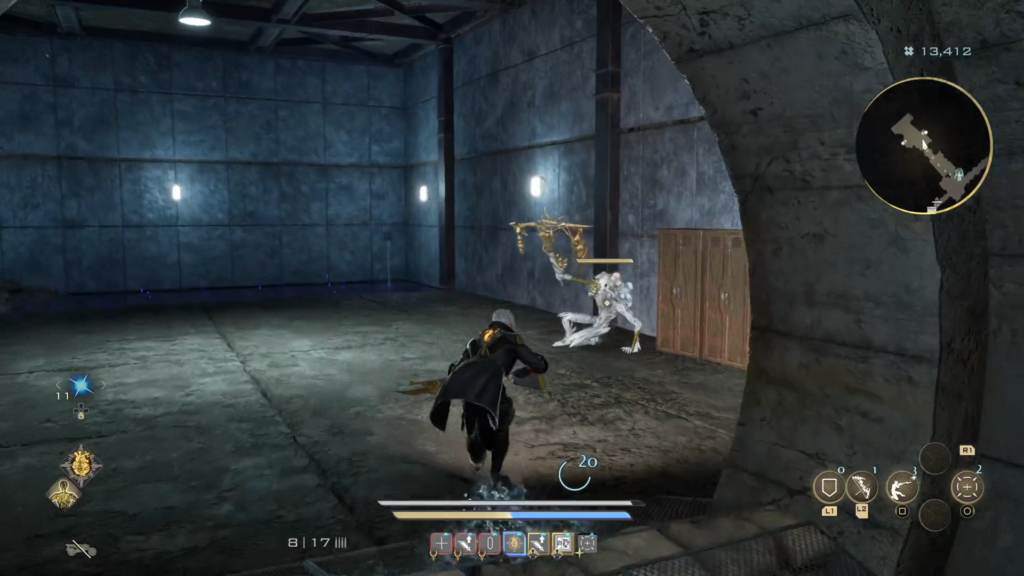Trigger the crosshair targeting ability
Viewport: 1024px width, 576px height.
pyautogui.click(x=967, y=487)
